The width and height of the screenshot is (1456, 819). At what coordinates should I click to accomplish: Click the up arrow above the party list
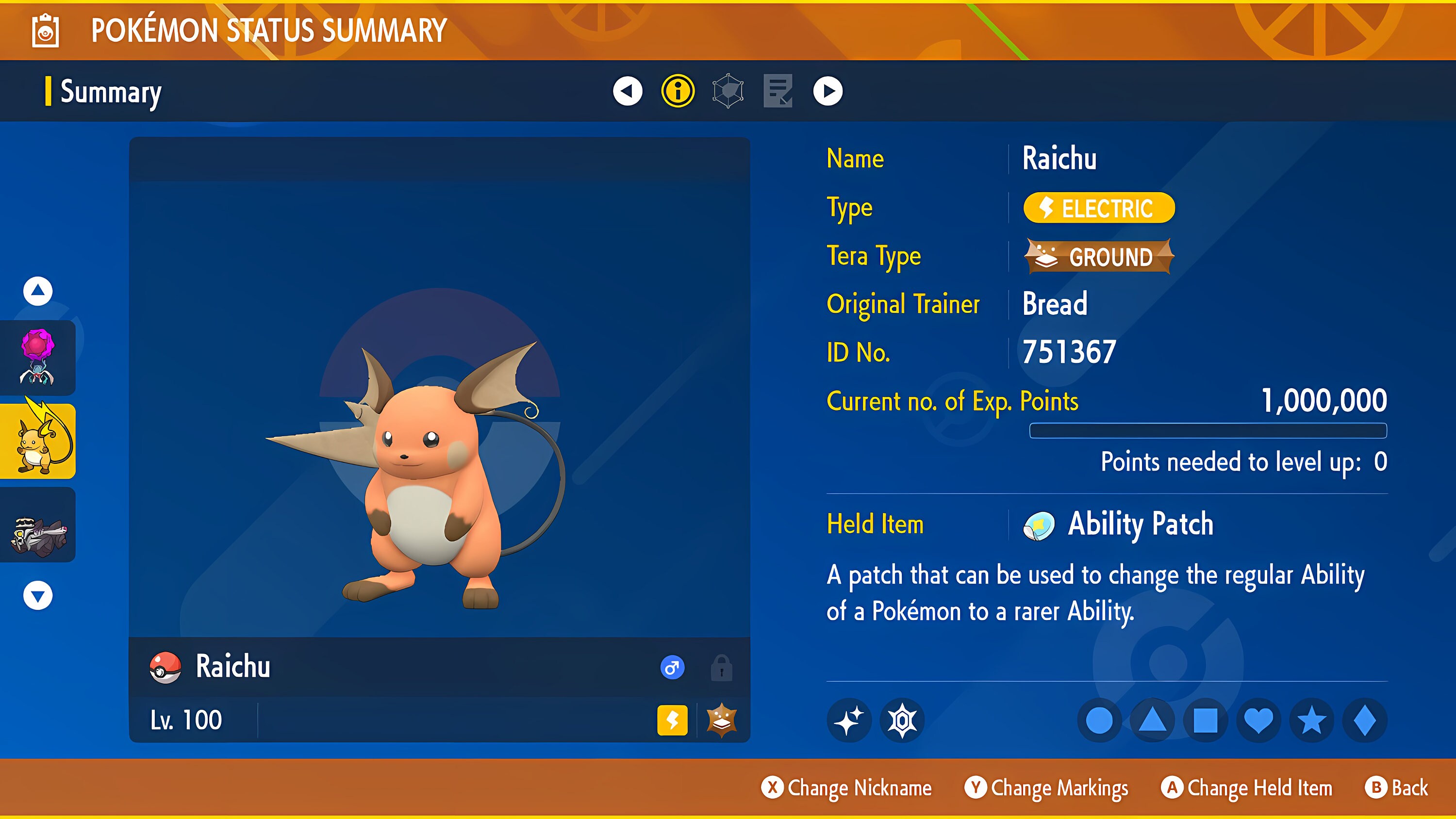(x=37, y=292)
